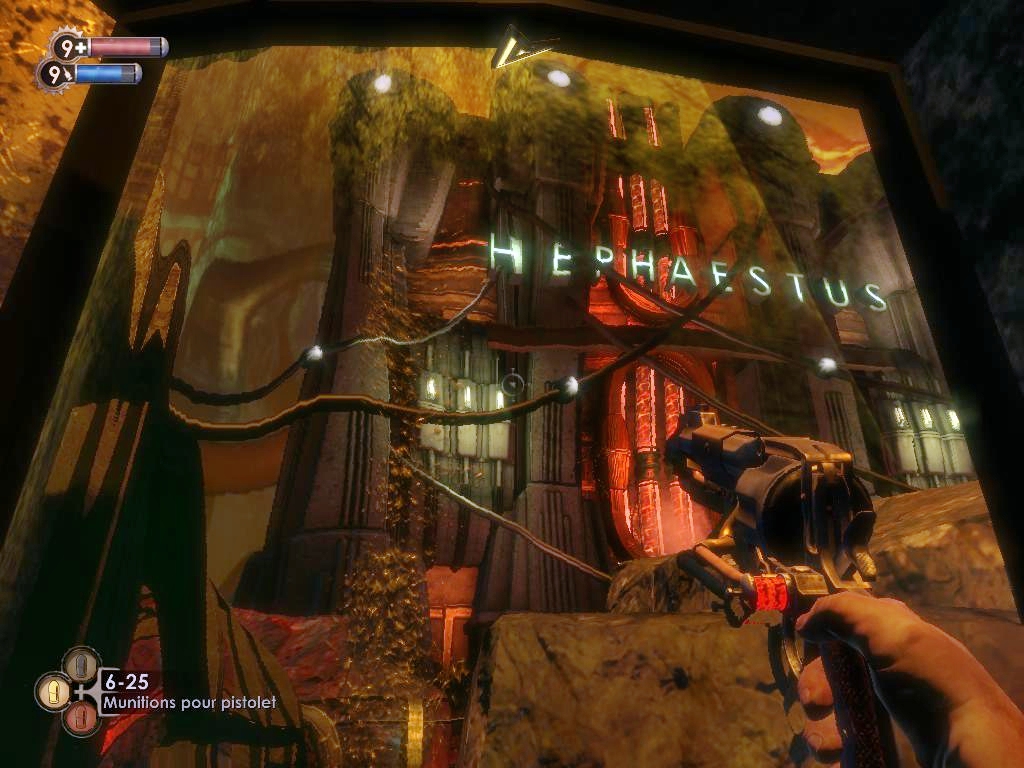Viewport: 1024px width, 768px height.
Task: Use the first aid kit icon
Action: 71,47
